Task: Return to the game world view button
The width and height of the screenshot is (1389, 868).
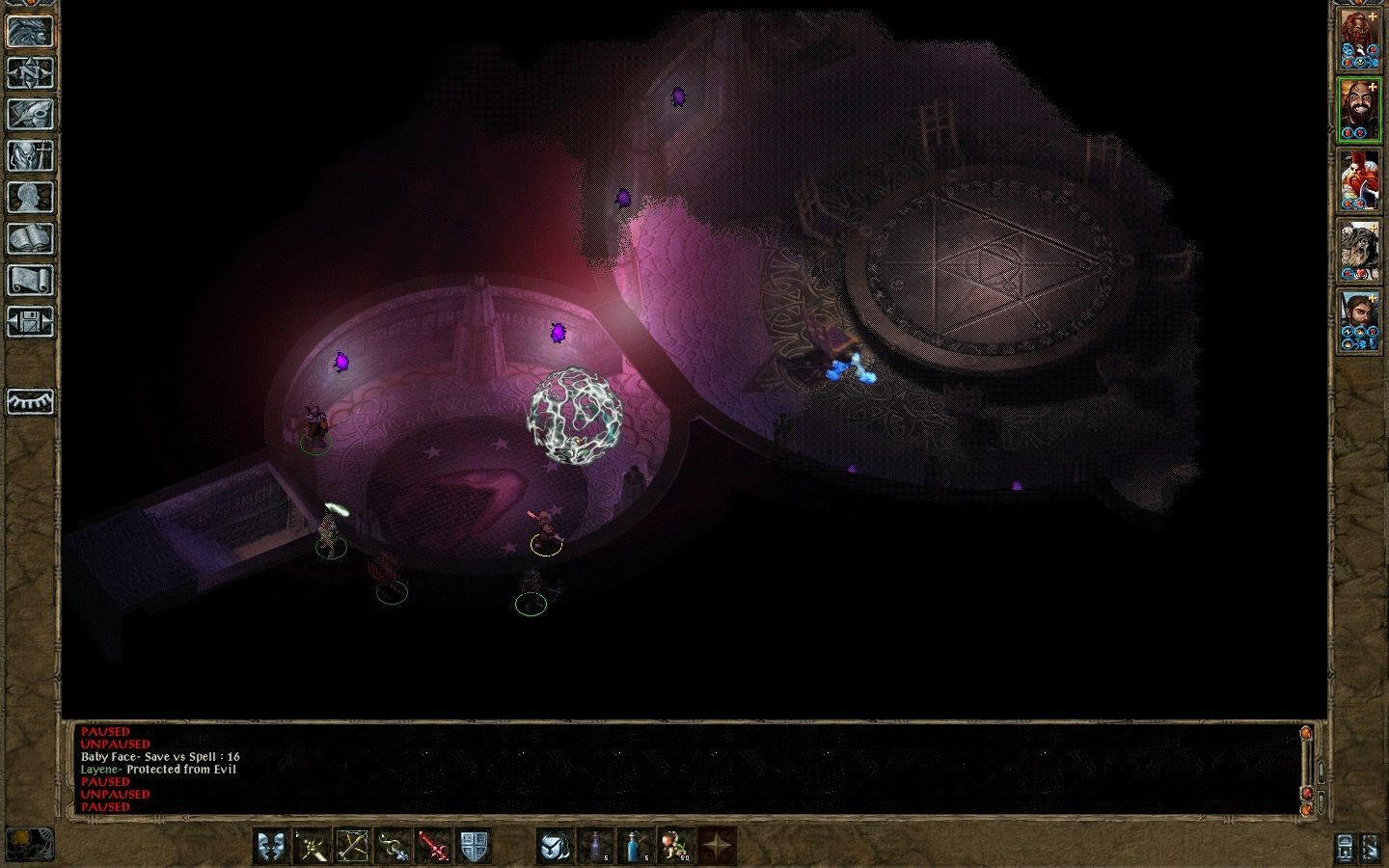Action: coord(30,32)
